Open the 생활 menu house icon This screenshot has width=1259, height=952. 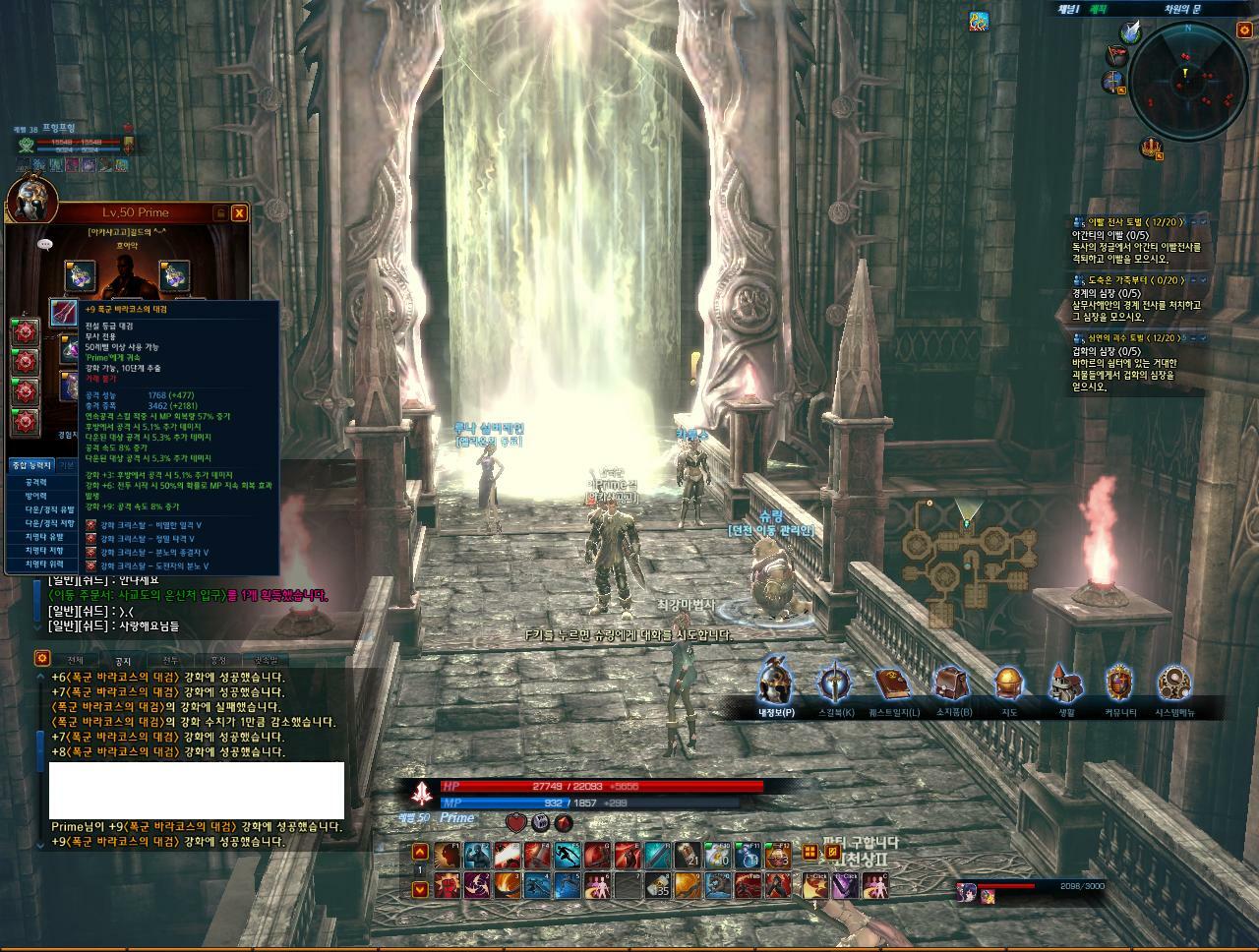point(1066,682)
